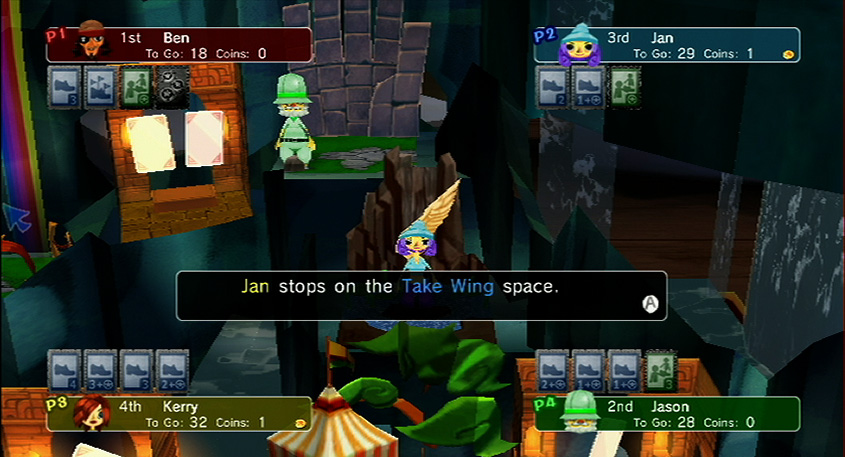Viewport: 845px width, 457px height.
Task: Pick Ben's green character card
Action: 135,86
